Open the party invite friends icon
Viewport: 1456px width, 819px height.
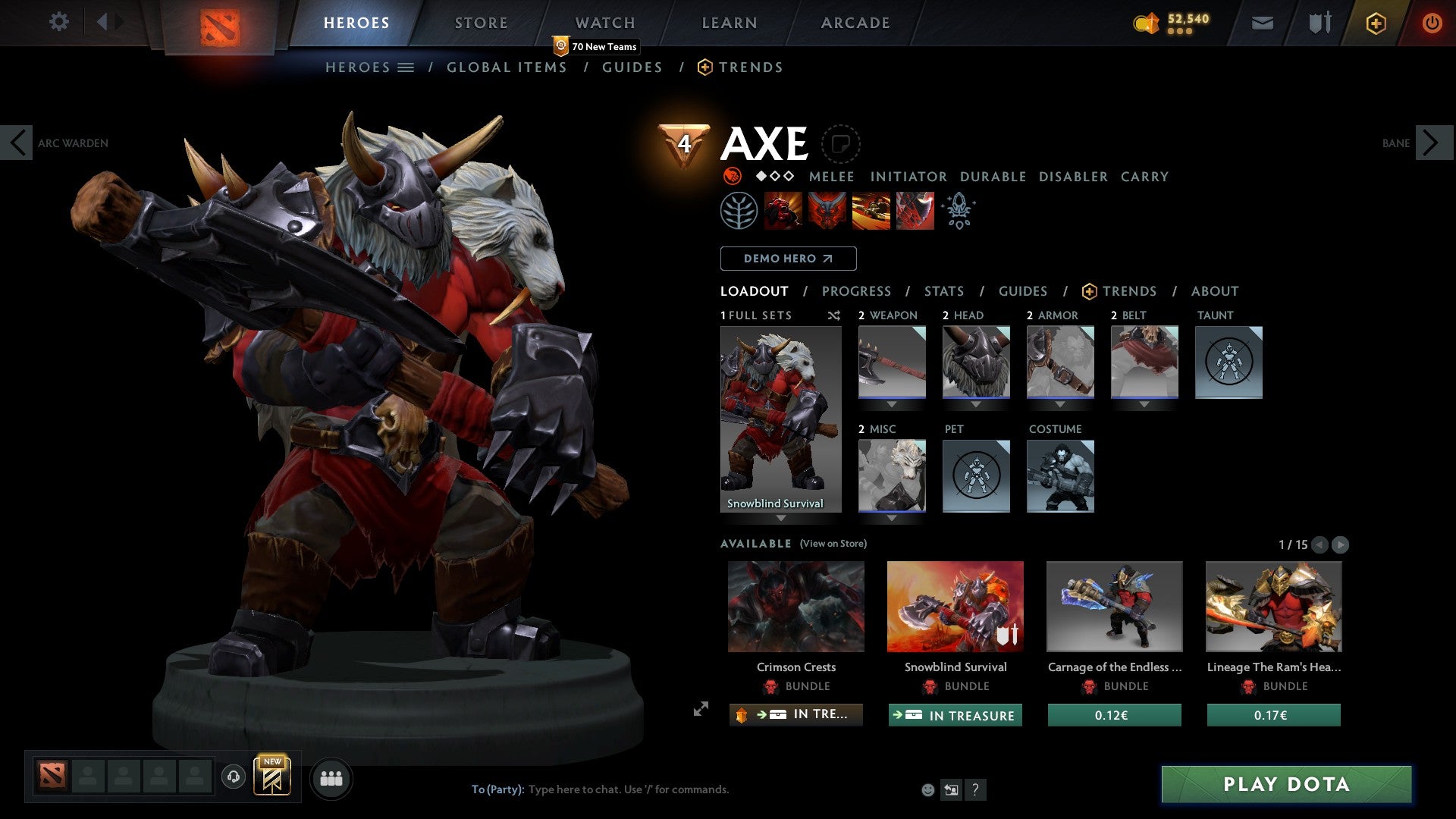331,778
